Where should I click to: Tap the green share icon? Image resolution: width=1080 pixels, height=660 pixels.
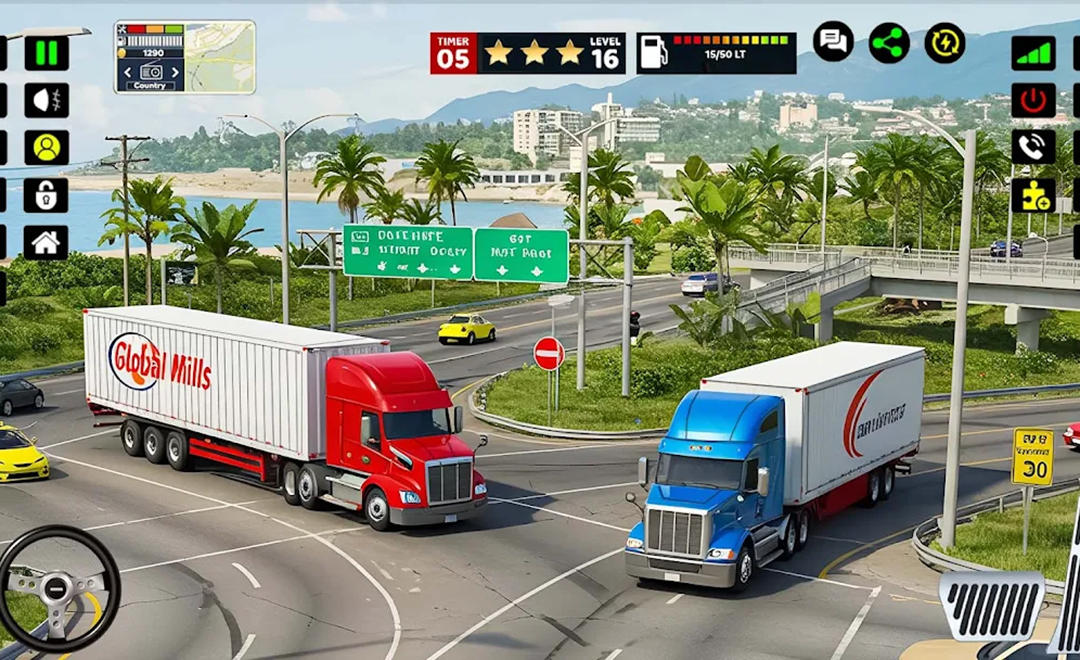tap(889, 42)
